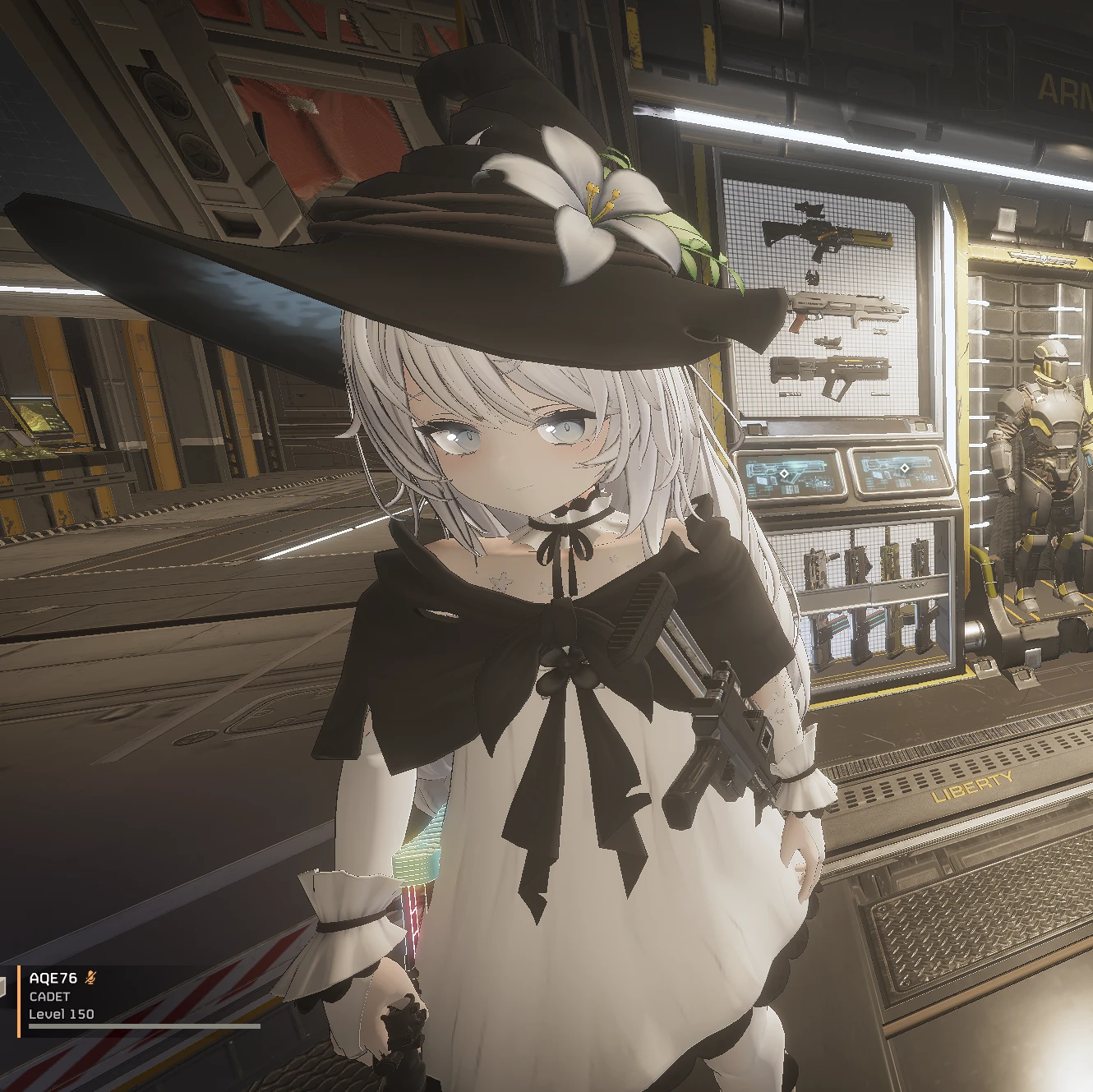
Task: Click the muted microphone icon next to AQE76
Action: (x=90, y=978)
